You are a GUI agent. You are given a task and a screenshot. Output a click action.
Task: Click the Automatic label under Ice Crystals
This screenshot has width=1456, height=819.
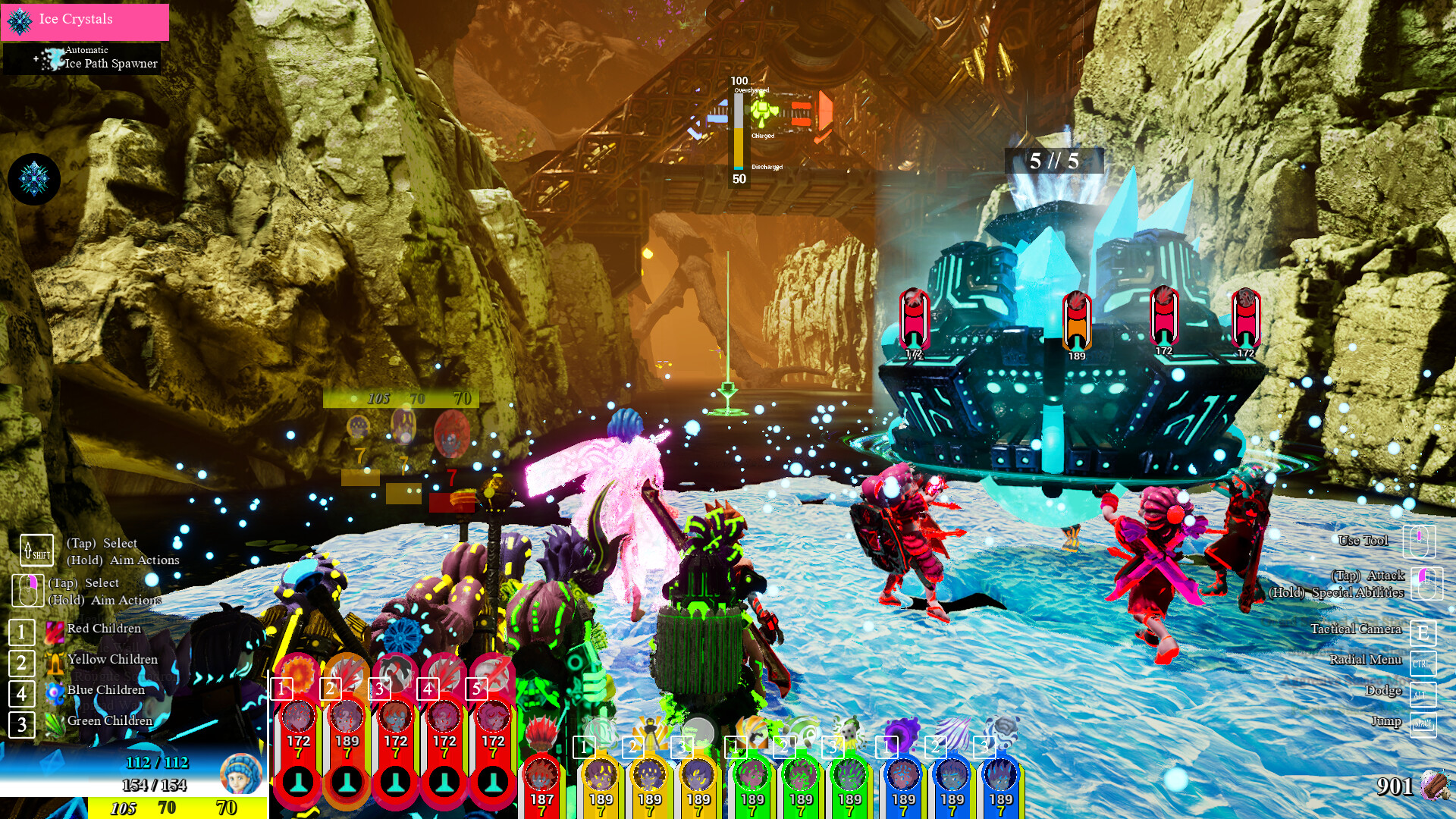(86, 50)
